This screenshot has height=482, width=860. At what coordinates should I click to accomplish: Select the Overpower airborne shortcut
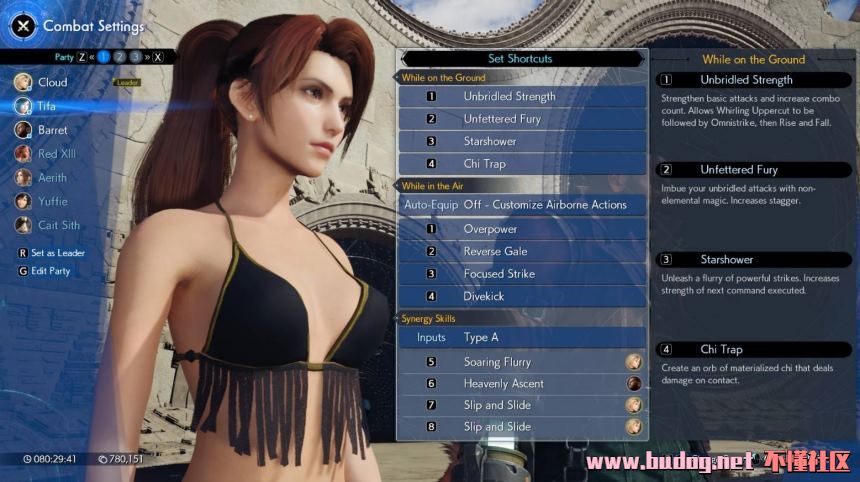click(522, 229)
